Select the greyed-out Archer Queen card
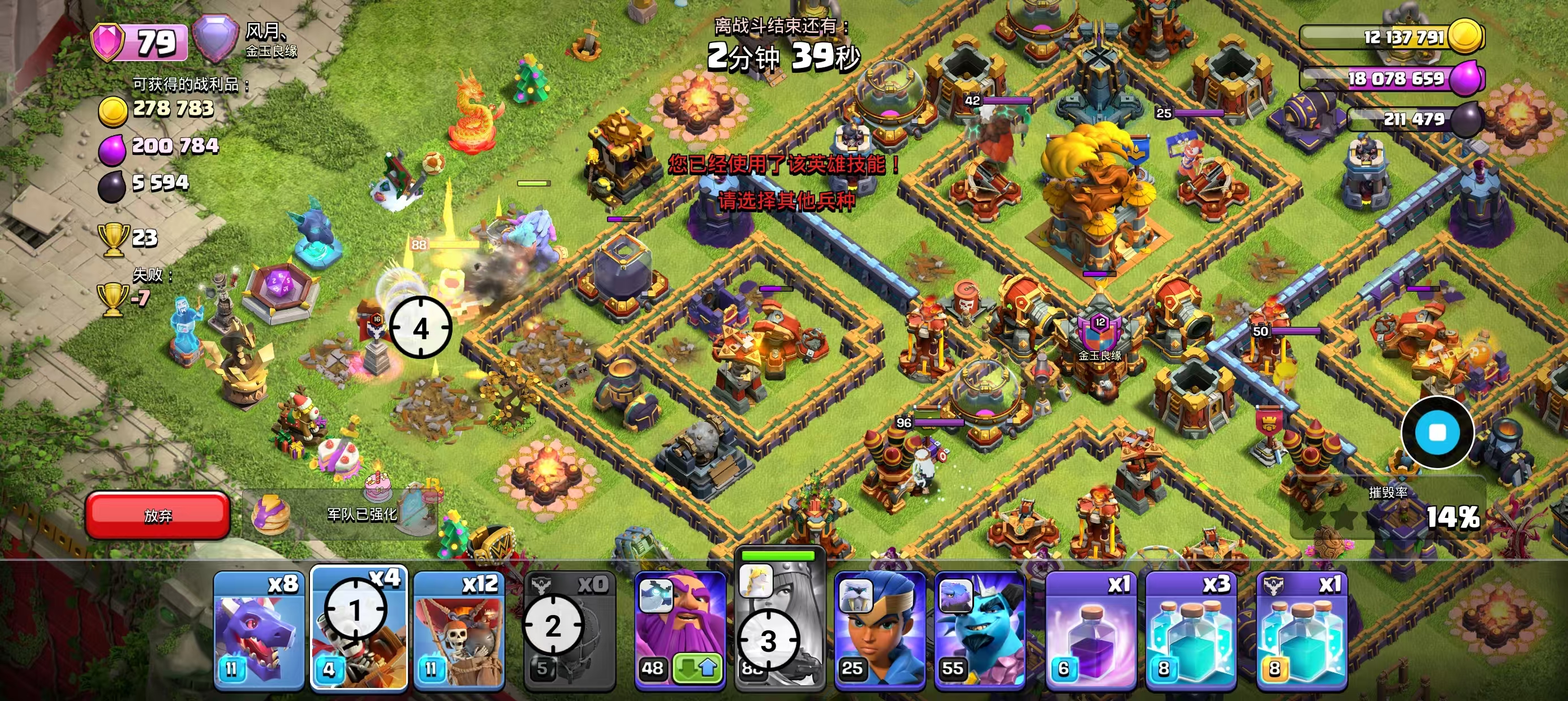Screen dimensions: 1568x701 (779, 630)
